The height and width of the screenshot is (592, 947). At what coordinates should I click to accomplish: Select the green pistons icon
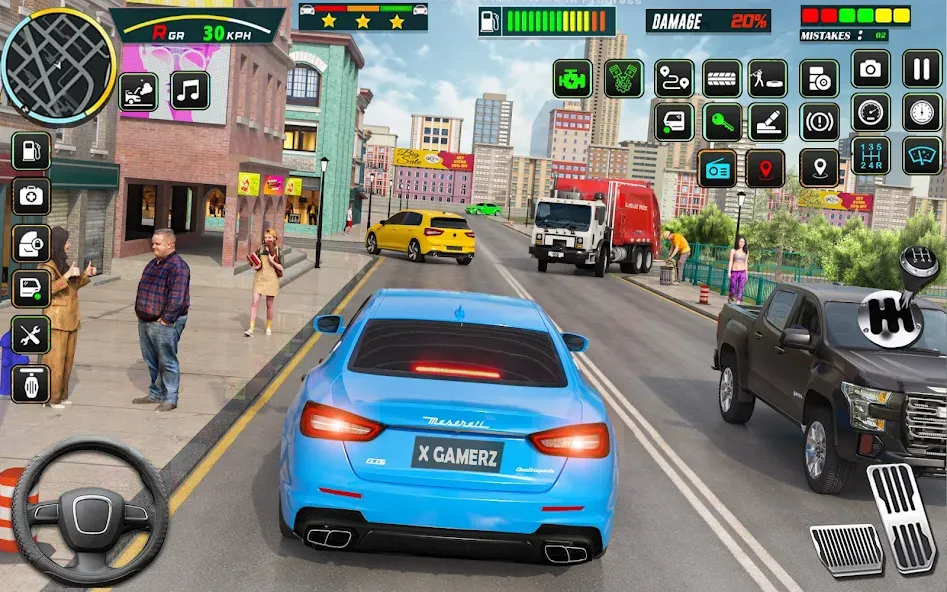[623, 78]
